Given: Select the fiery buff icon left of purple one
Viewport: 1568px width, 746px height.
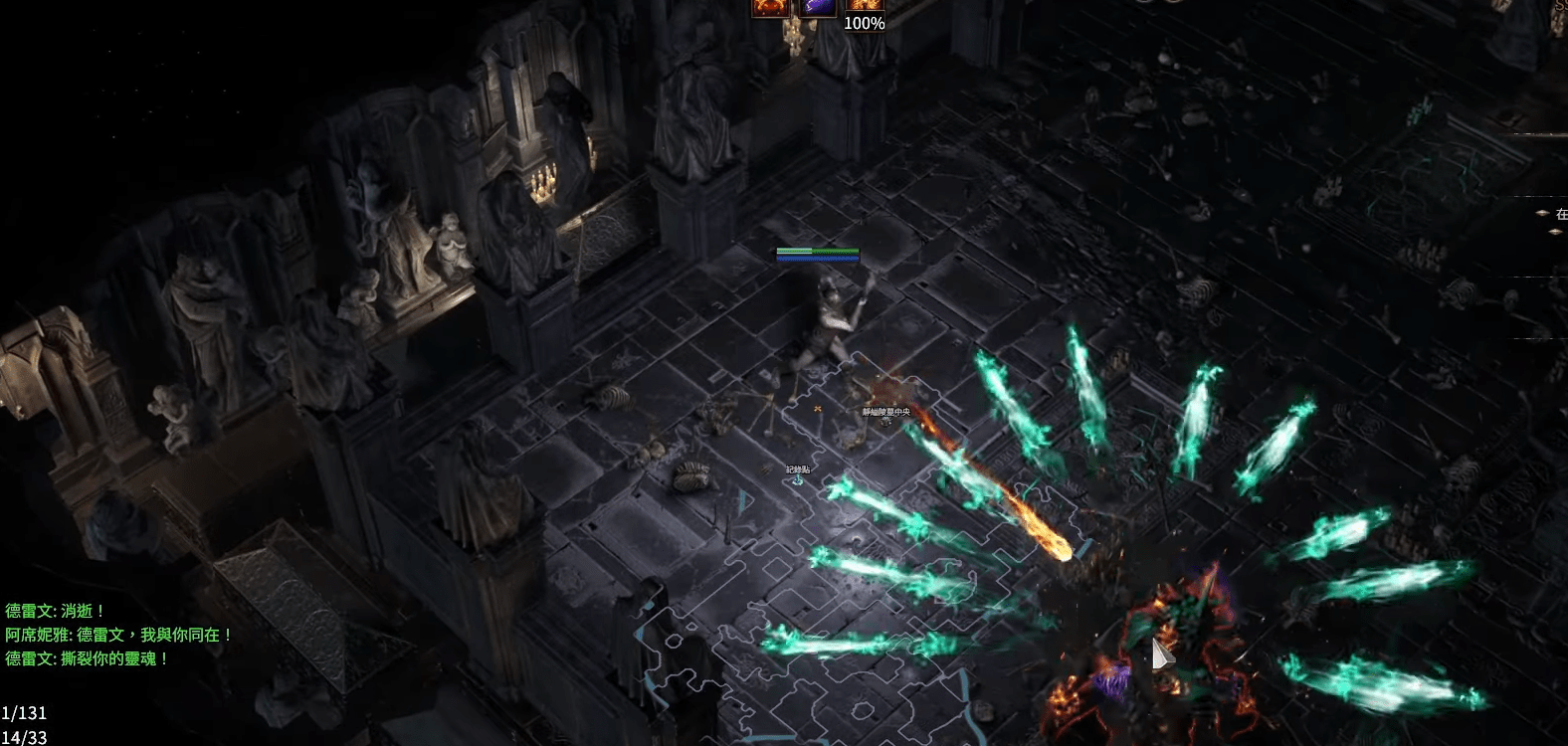Looking at the screenshot, I should click(770, 6).
